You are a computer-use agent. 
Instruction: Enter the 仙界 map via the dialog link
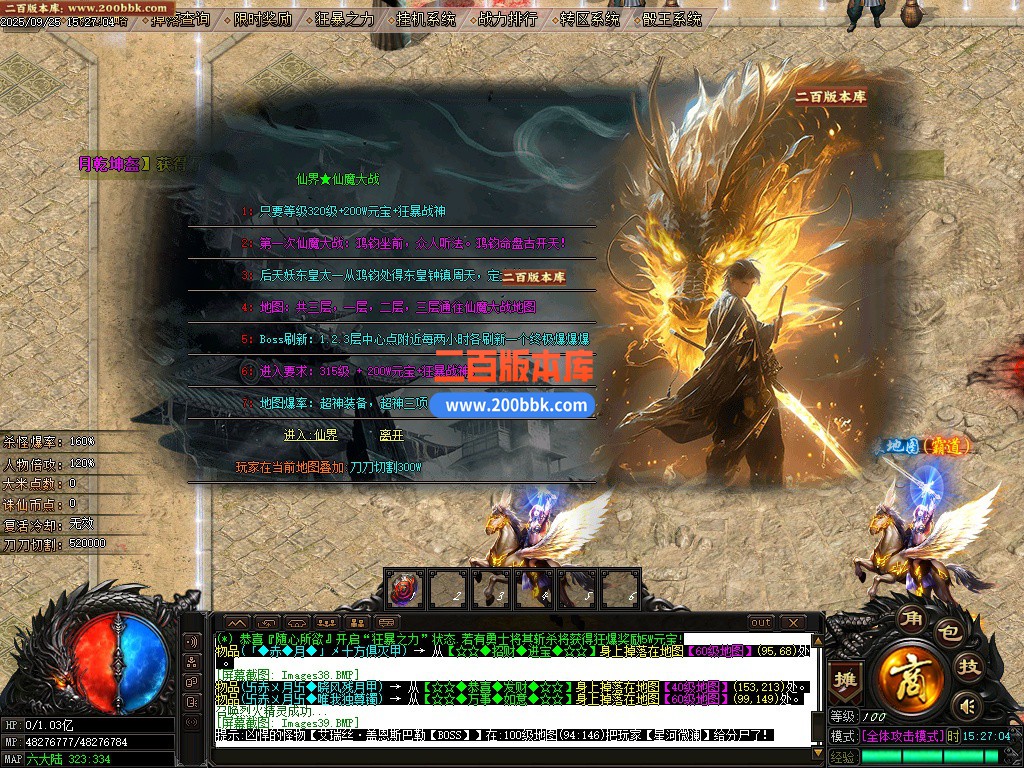point(310,435)
